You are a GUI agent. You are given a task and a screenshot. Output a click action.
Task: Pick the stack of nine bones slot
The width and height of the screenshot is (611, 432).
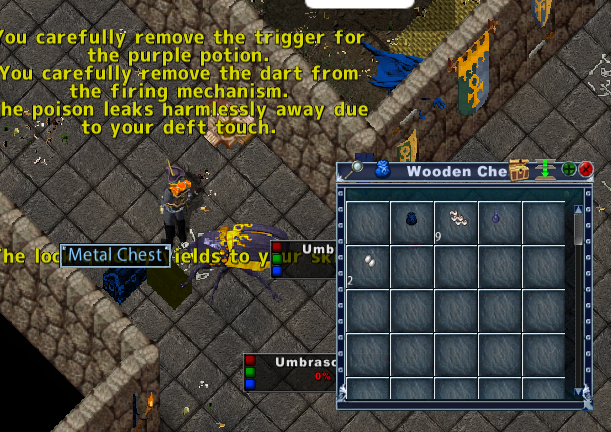(456, 219)
